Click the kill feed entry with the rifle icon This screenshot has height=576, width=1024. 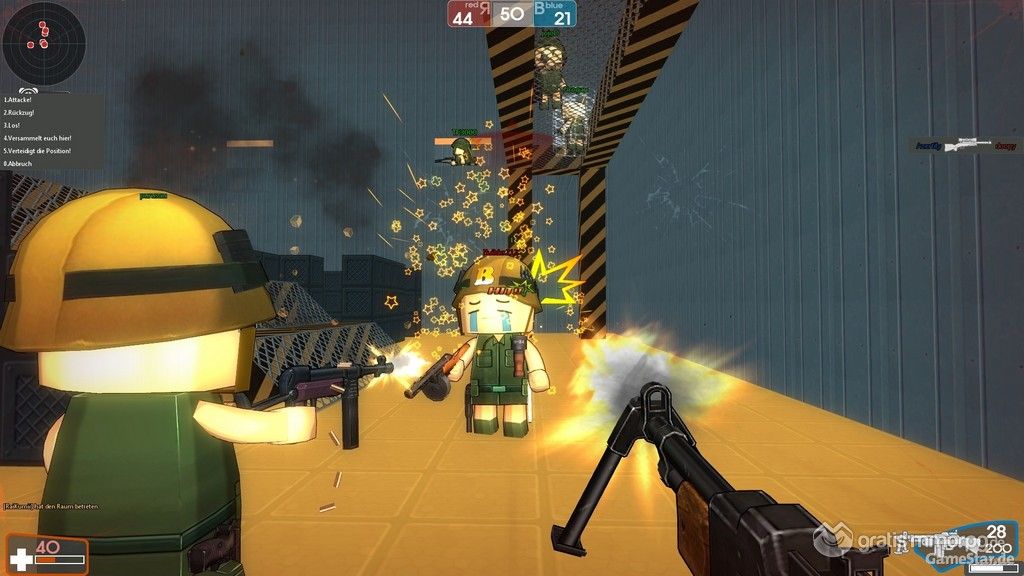click(x=967, y=145)
